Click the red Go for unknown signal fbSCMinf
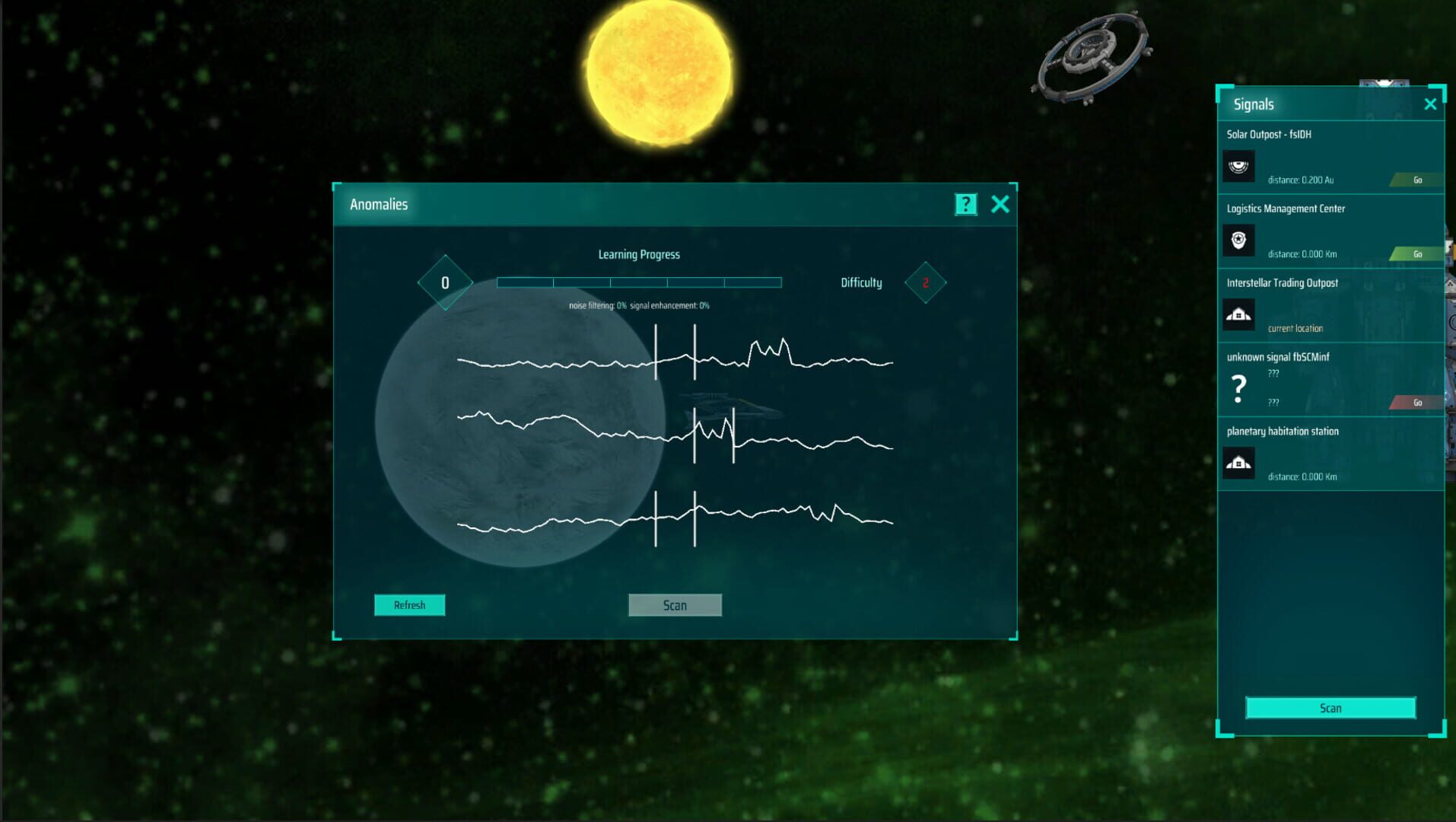The height and width of the screenshot is (822, 1456). pyautogui.click(x=1416, y=403)
